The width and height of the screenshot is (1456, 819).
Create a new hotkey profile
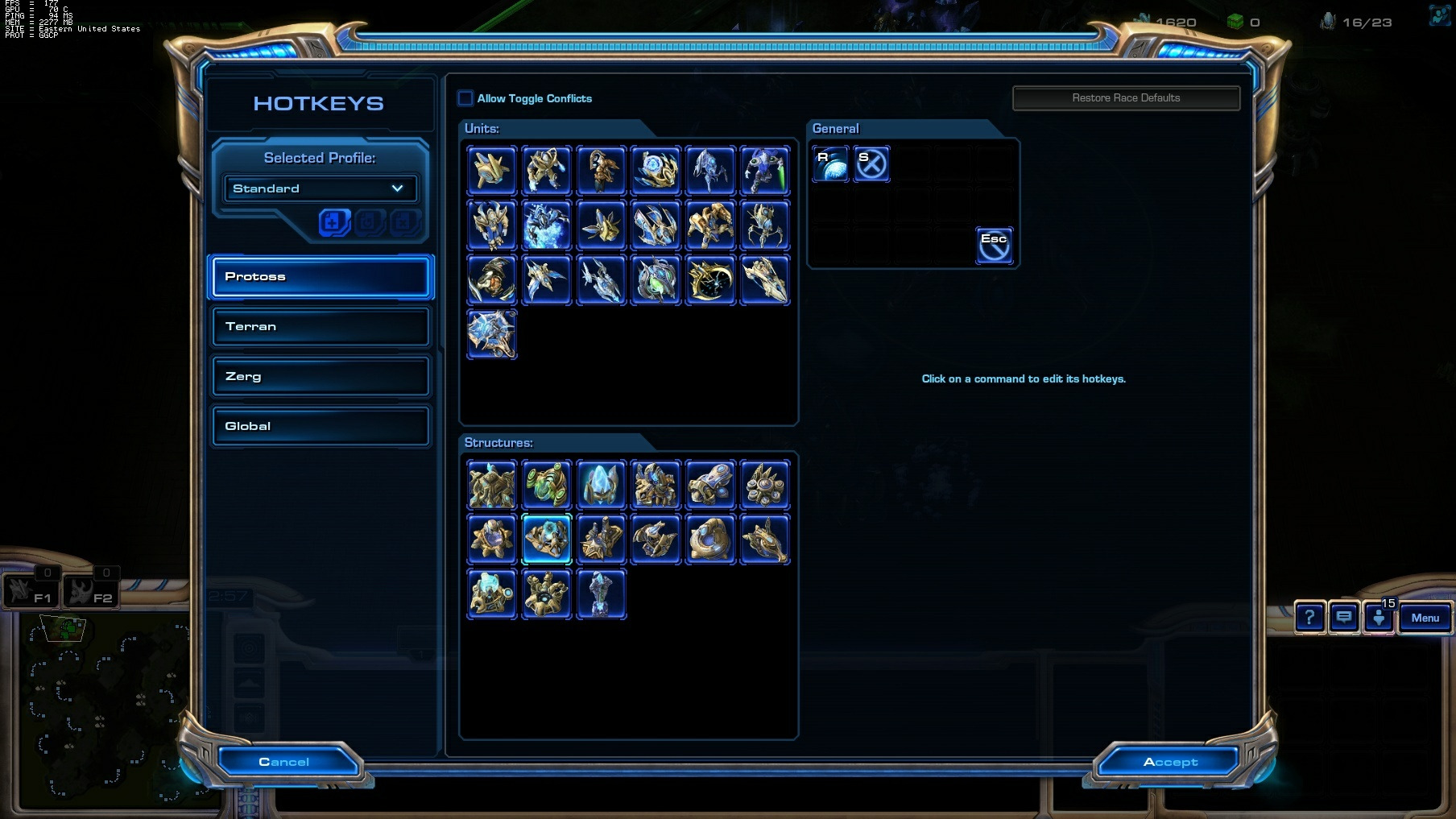pyautogui.click(x=333, y=222)
